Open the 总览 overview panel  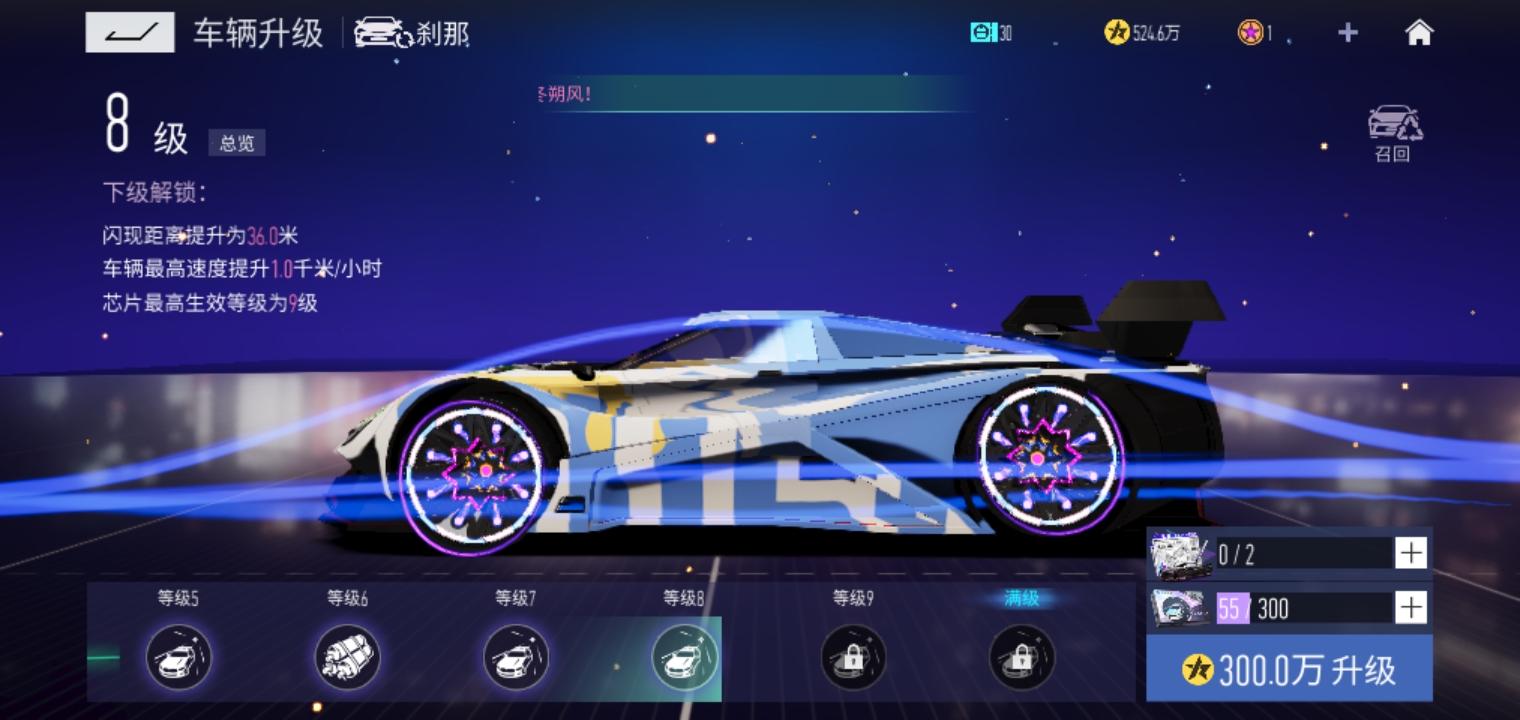[x=237, y=143]
